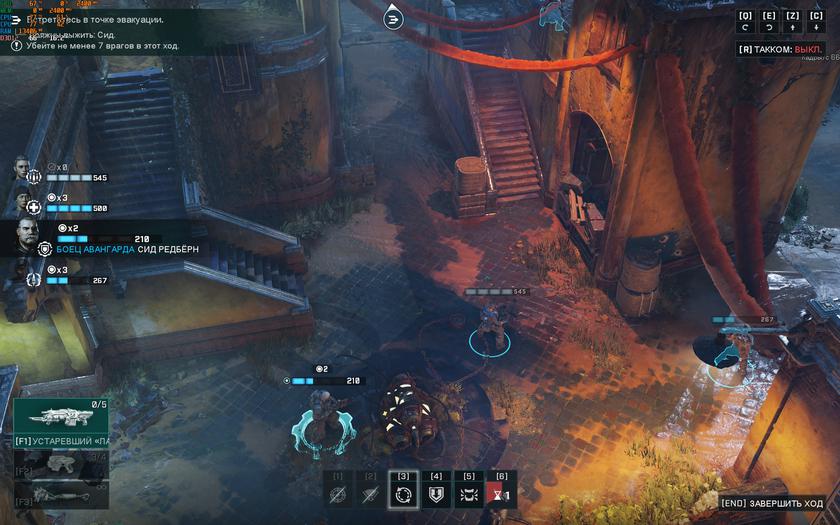The image size is (840, 525).
Task: Click the disabled crossed-out target ability in slot 1
Action: pyautogui.click(x=338, y=493)
